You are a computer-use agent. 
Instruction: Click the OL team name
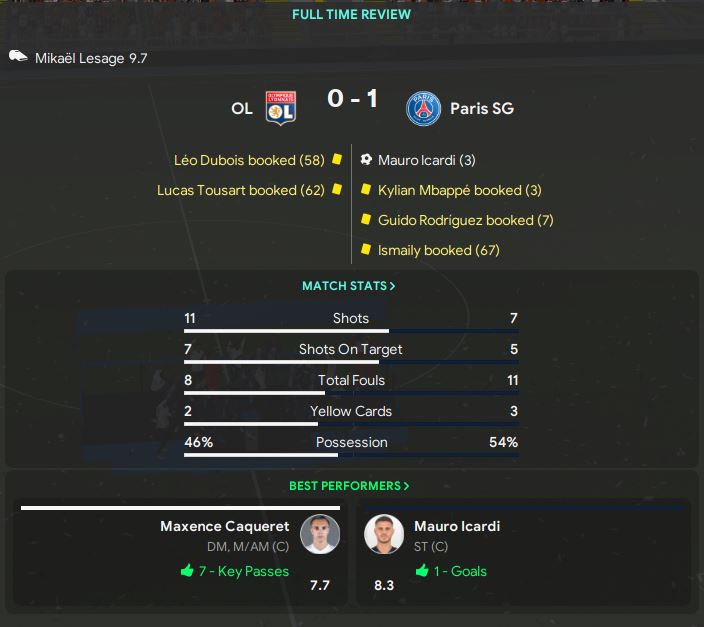point(242,108)
